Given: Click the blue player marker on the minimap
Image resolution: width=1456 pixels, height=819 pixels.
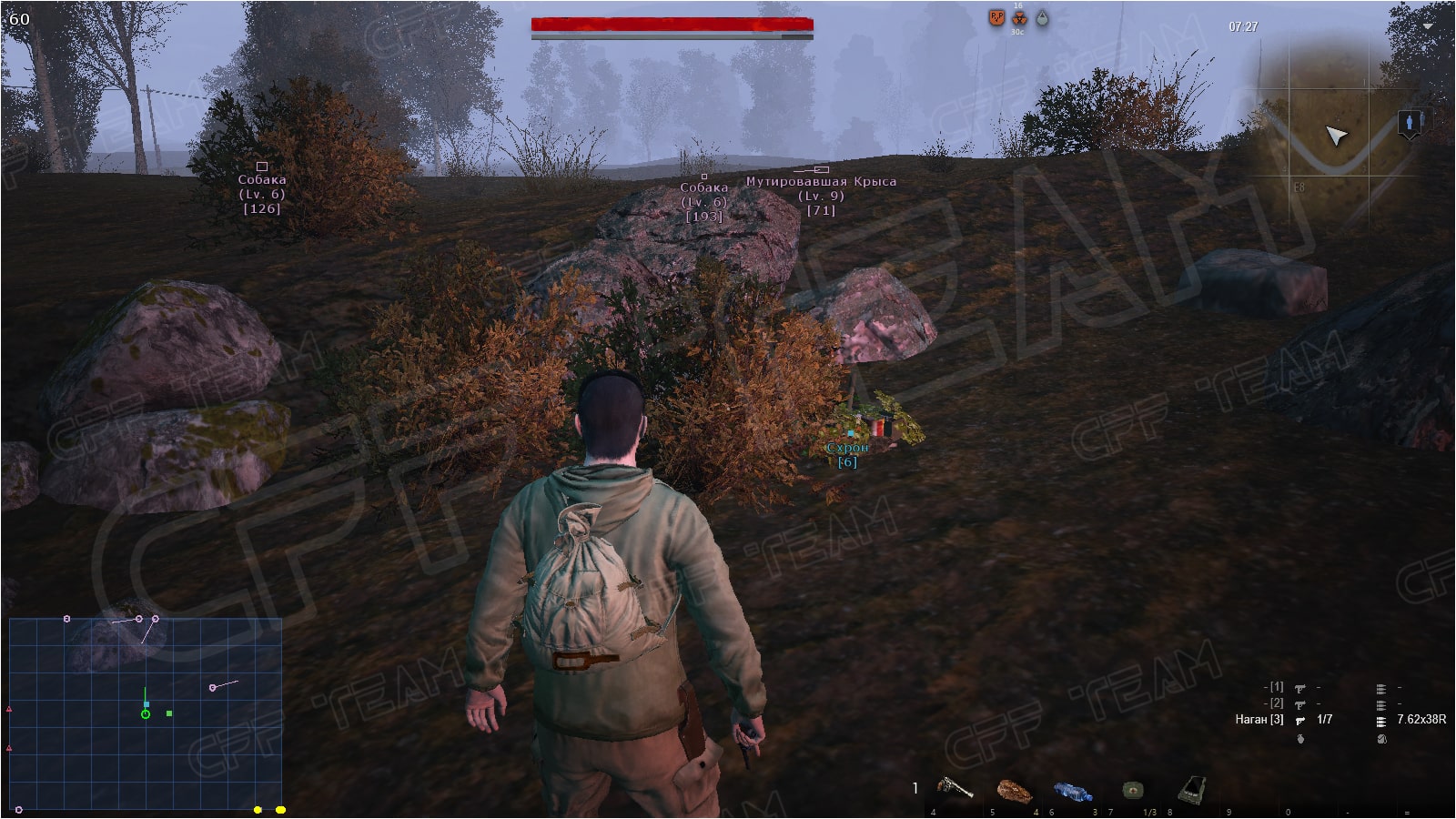Looking at the screenshot, I should click(1410, 122).
